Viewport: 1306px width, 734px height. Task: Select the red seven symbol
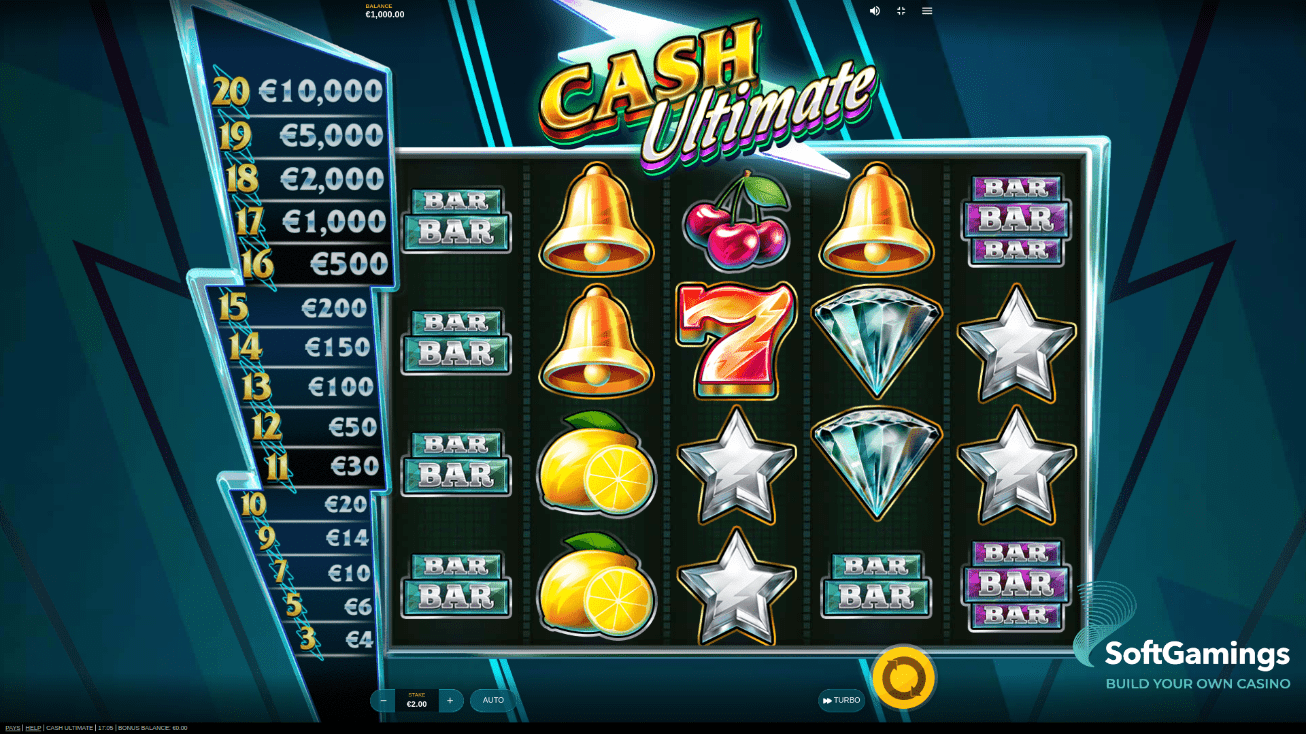(x=736, y=338)
